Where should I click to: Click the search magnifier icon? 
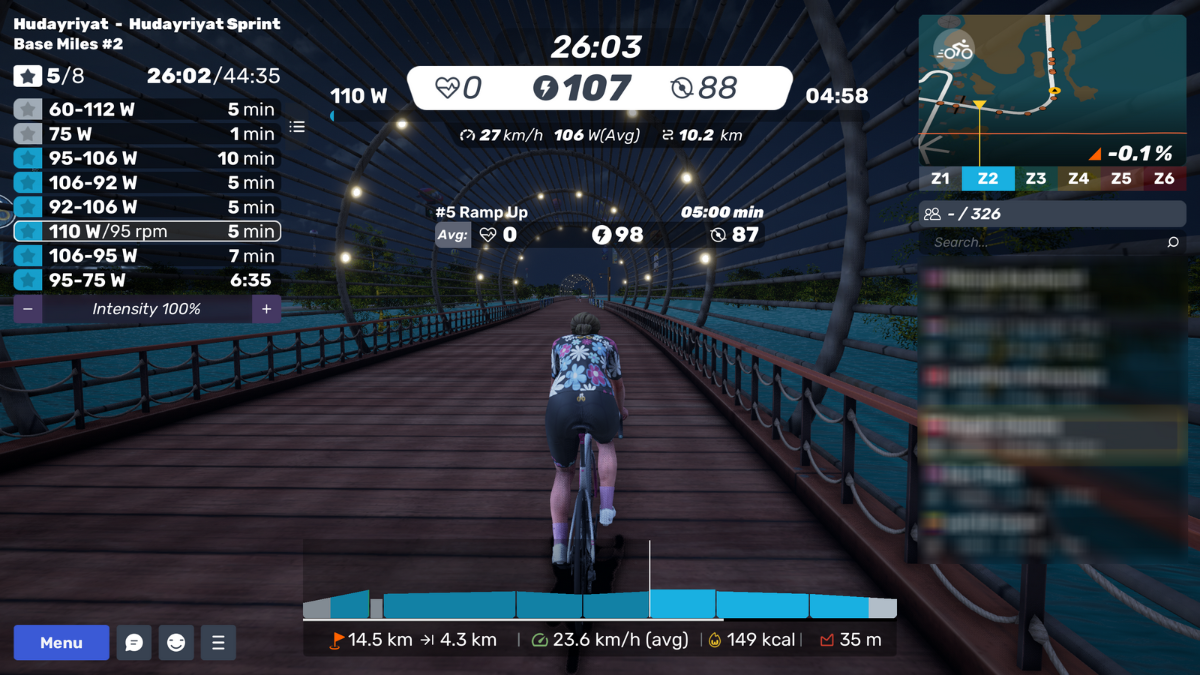coord(1173,242)
